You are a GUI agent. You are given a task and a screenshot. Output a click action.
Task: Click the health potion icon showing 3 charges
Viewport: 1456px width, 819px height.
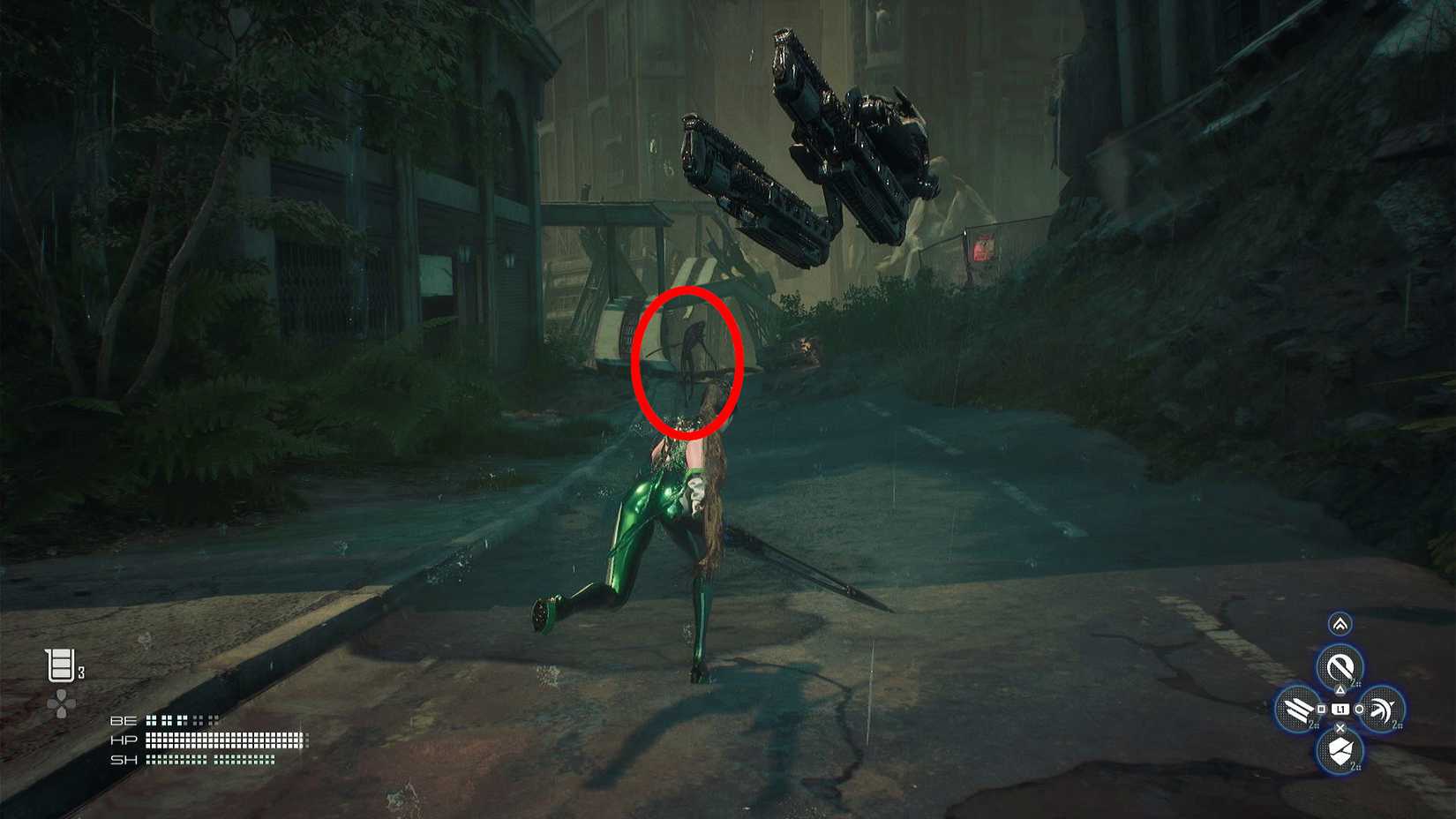(60, 664)
